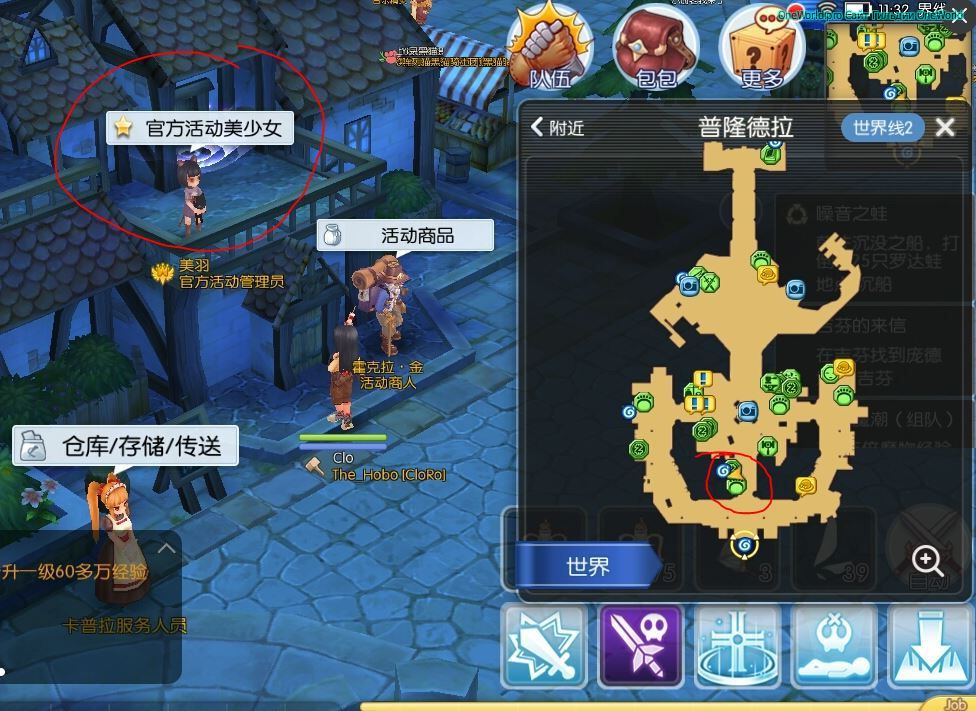The image size is (976, 711).
Task: Activate the resurrection skill icon
Action: (833, 646)
